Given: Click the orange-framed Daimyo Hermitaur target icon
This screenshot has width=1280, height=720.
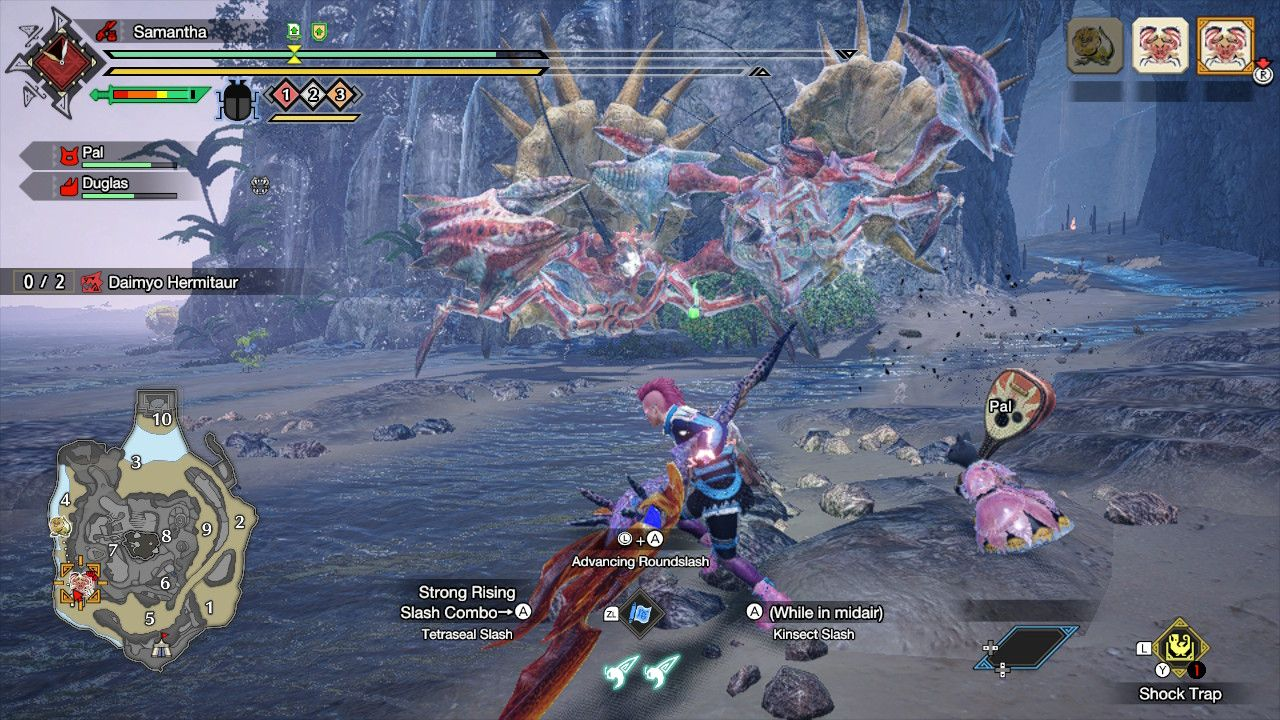Looking at the screenshot, I should click(x=1227, y=47).
